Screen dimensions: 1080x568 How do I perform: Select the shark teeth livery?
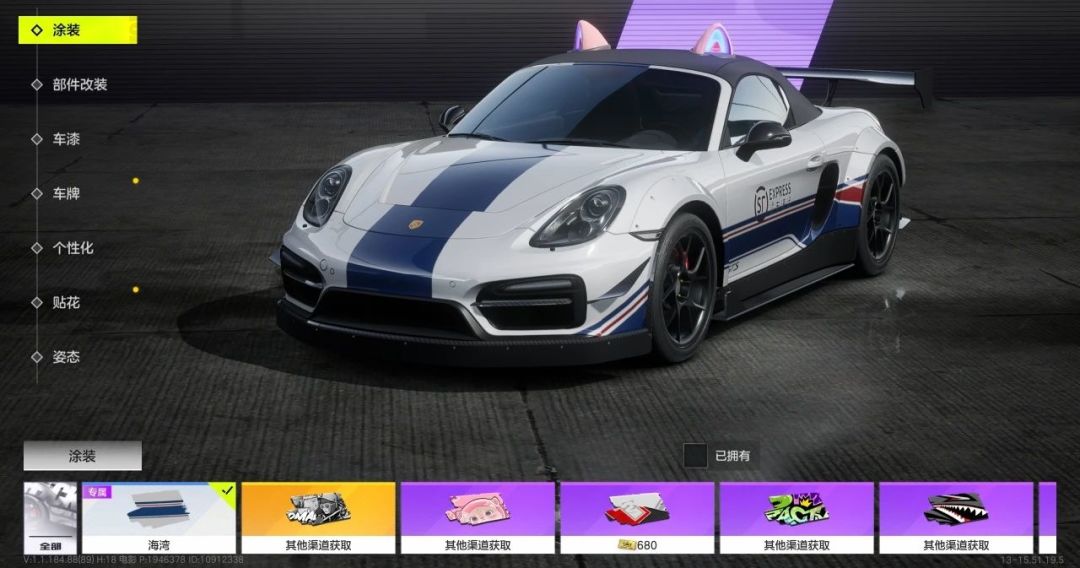tap(956, 518)
